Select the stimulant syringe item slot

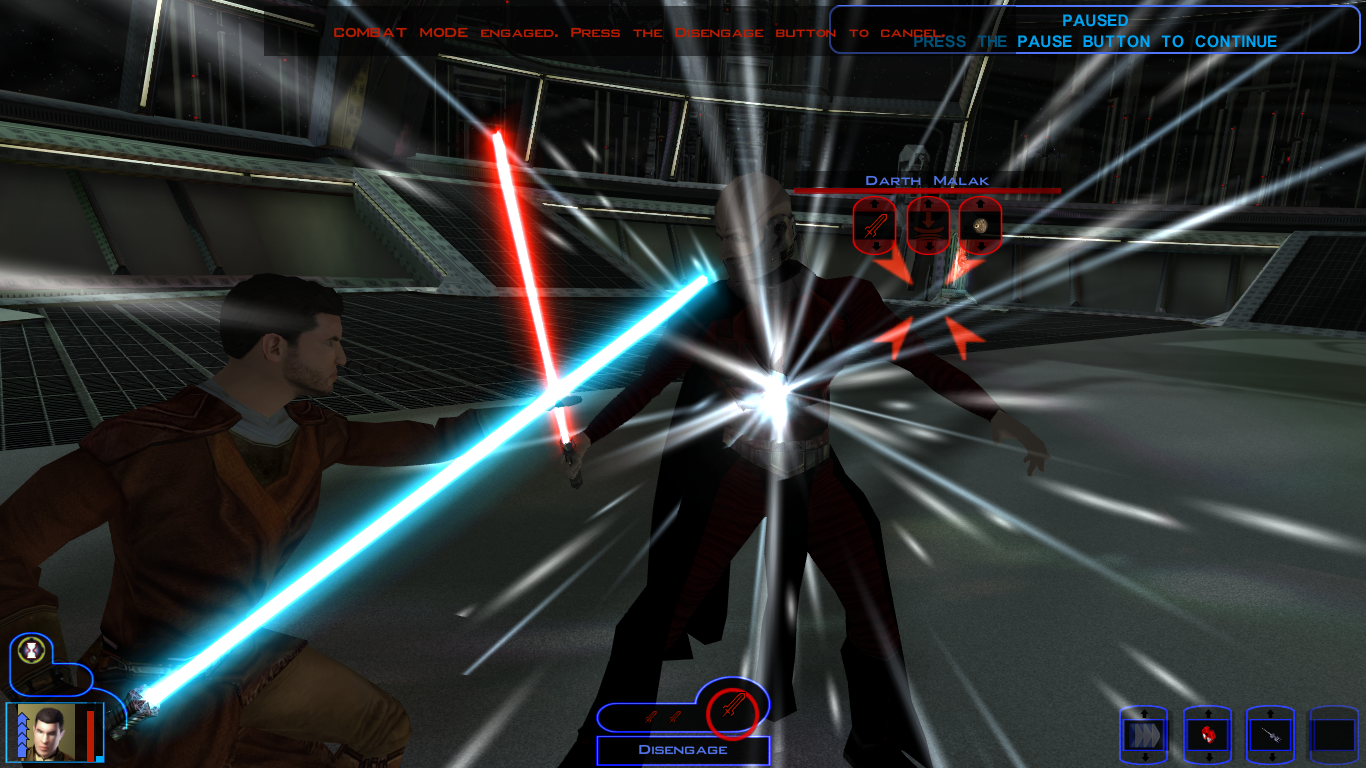coord(1270,736)
